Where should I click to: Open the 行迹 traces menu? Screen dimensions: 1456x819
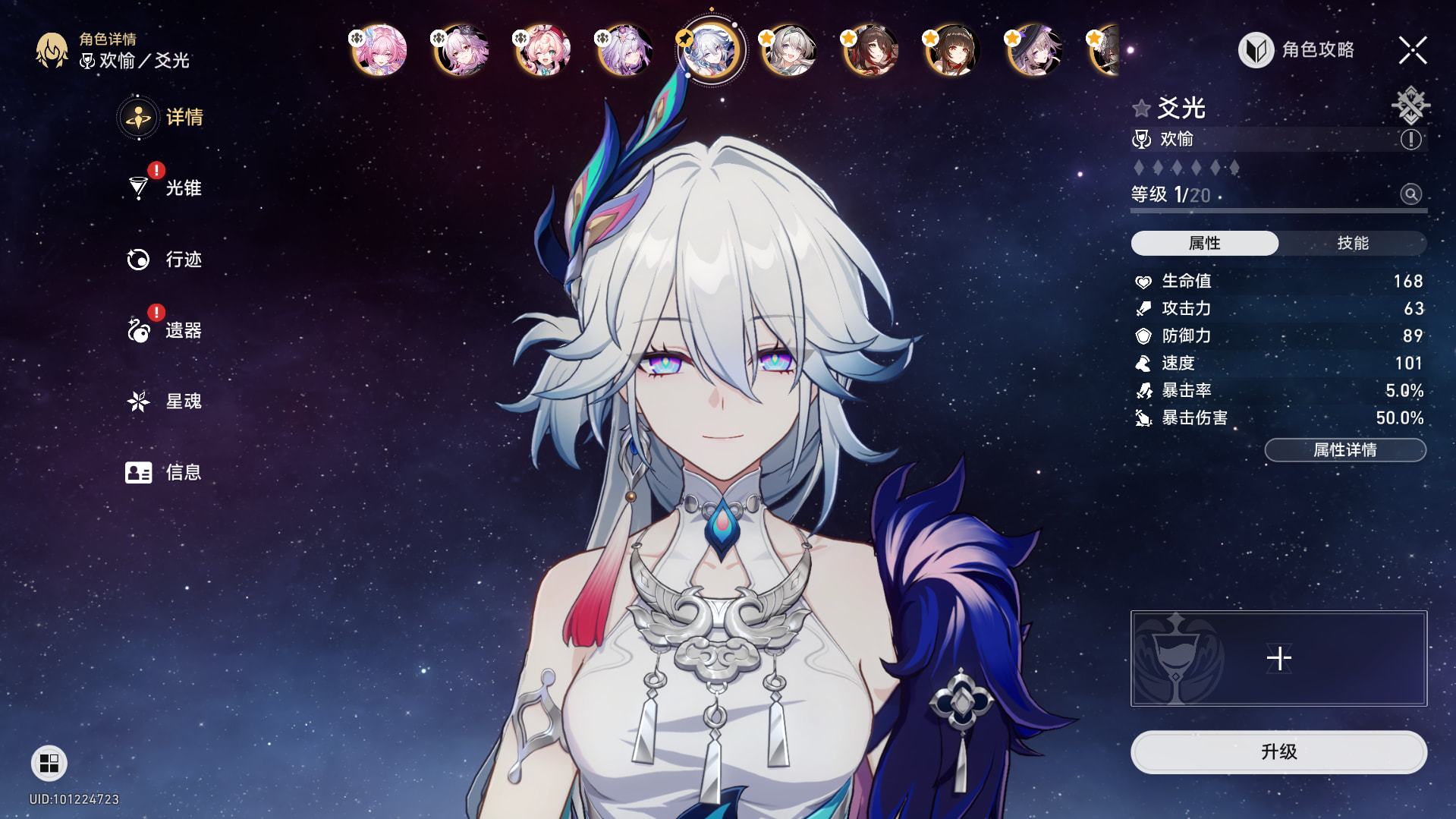[165, 260]
